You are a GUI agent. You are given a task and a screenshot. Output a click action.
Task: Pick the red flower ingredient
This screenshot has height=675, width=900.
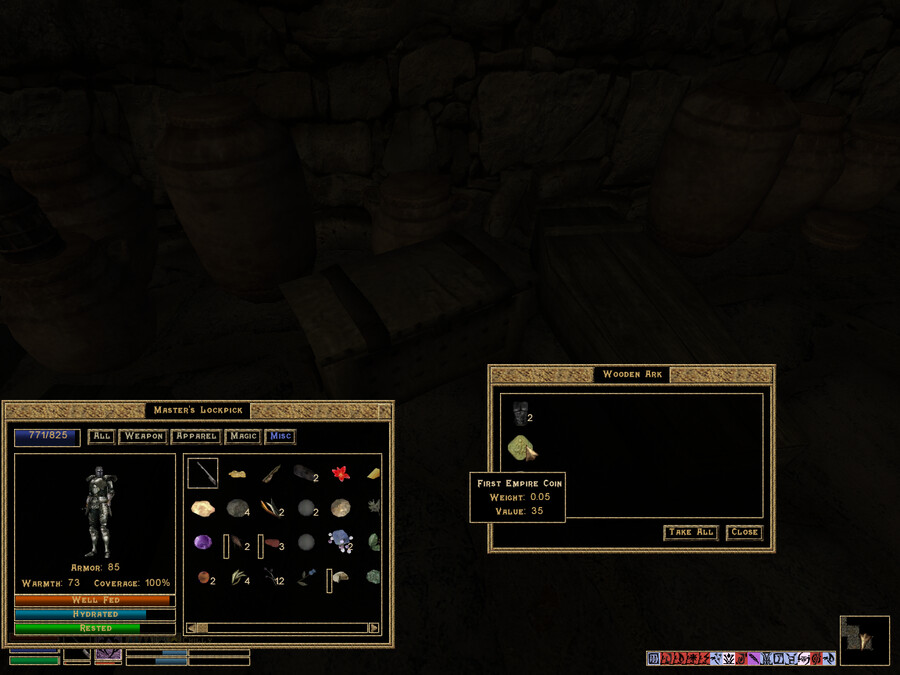pyautogui.click(x=340, y=473)
